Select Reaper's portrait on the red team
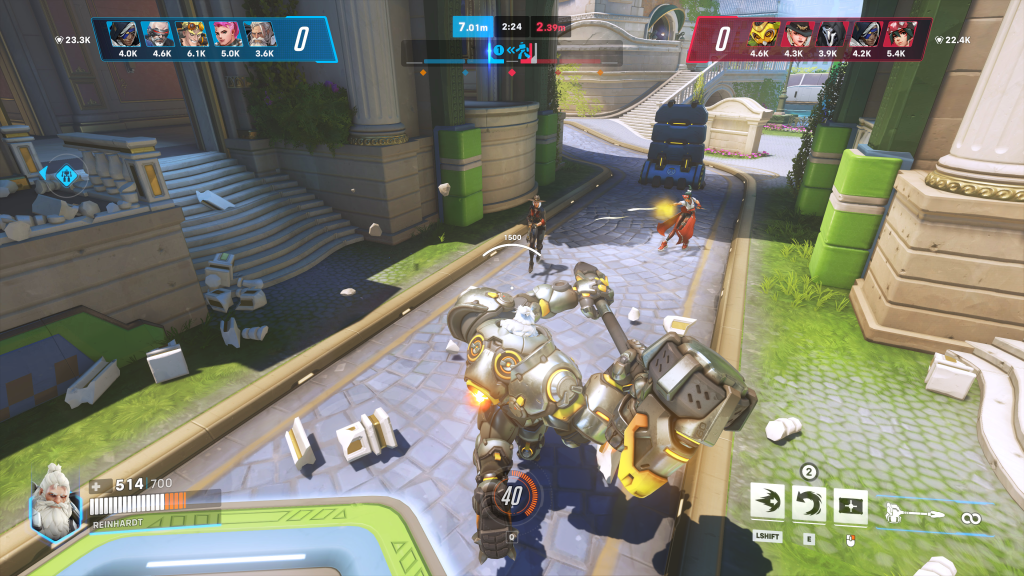The height and width of the screenshot is (576, 1024). (x=828, y=34)
